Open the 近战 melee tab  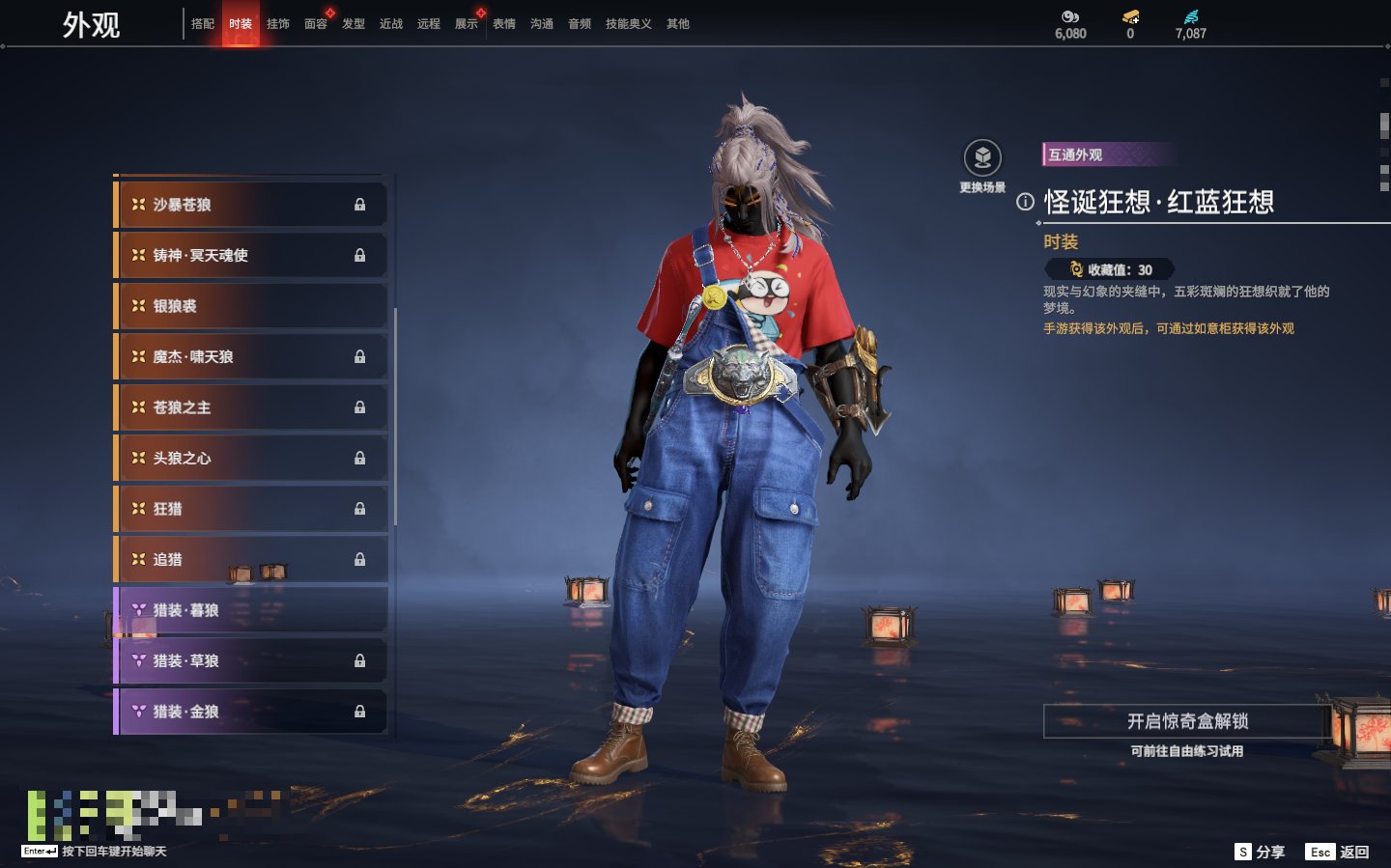coord(391,24)
